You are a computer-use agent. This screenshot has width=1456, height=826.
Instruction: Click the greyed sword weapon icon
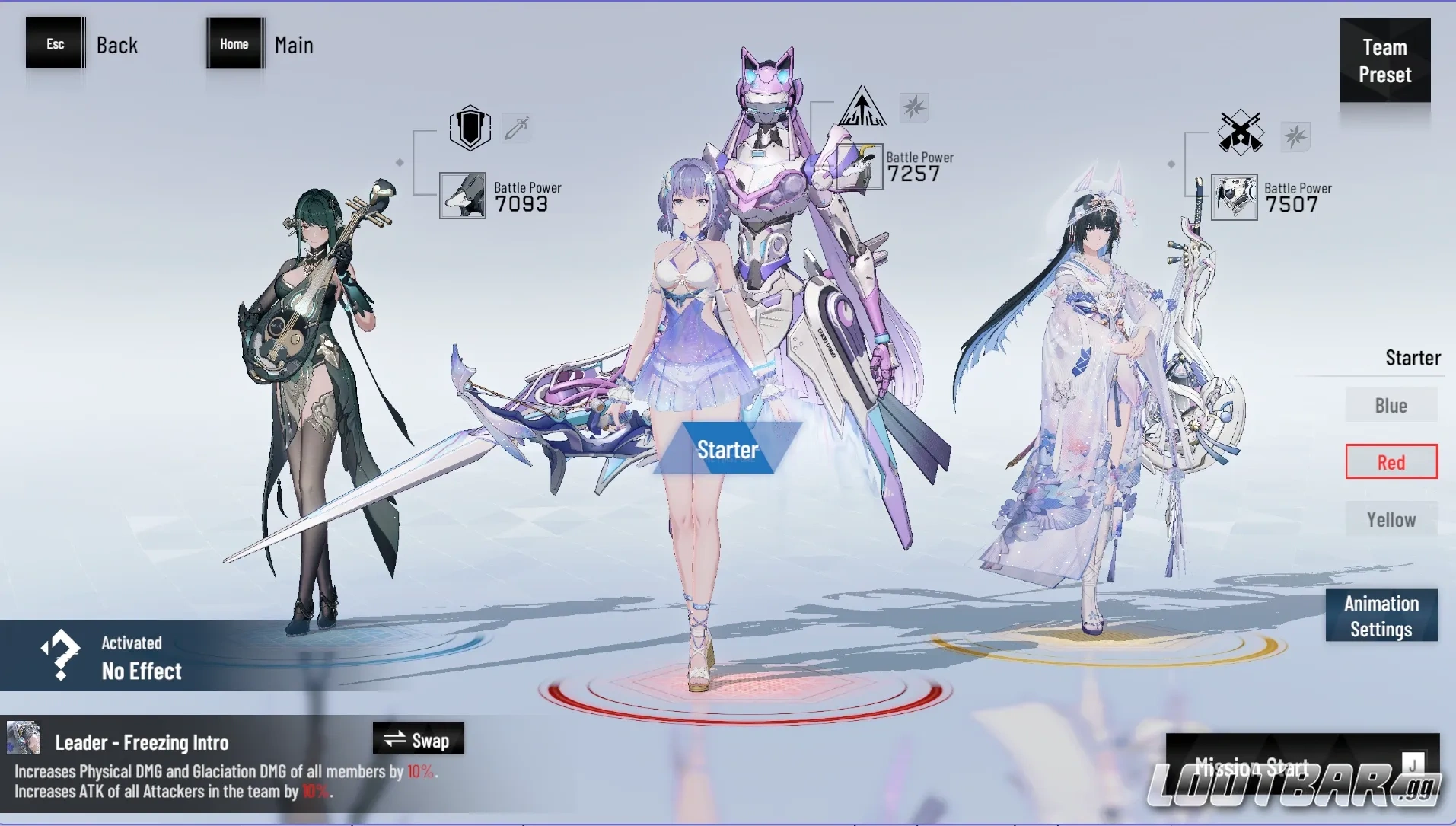(x=517, y=127)
